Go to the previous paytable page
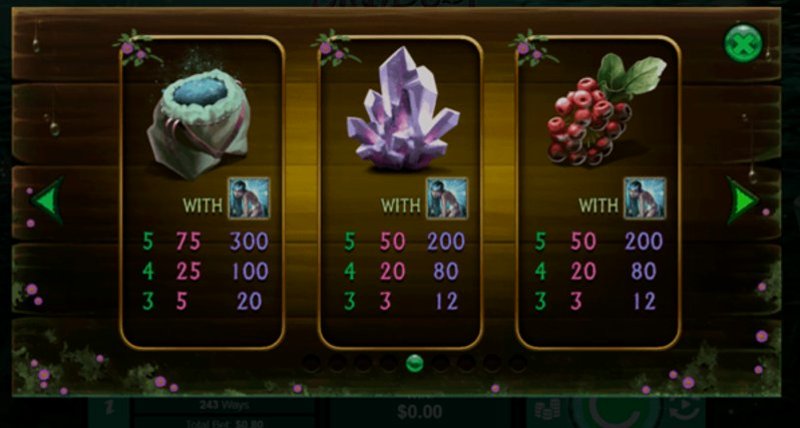800x428 pixels. pos(46,200)
